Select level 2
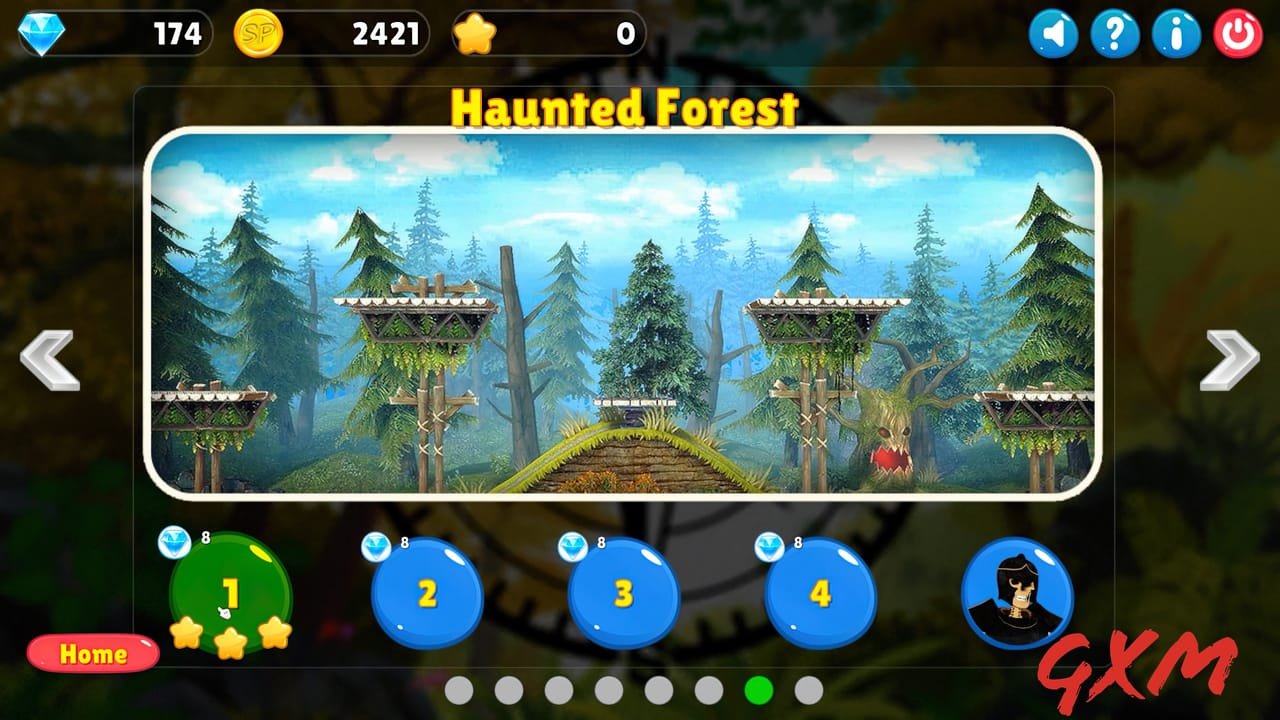The width and height of the screenshot is (1280, 720). pos(427,593)
